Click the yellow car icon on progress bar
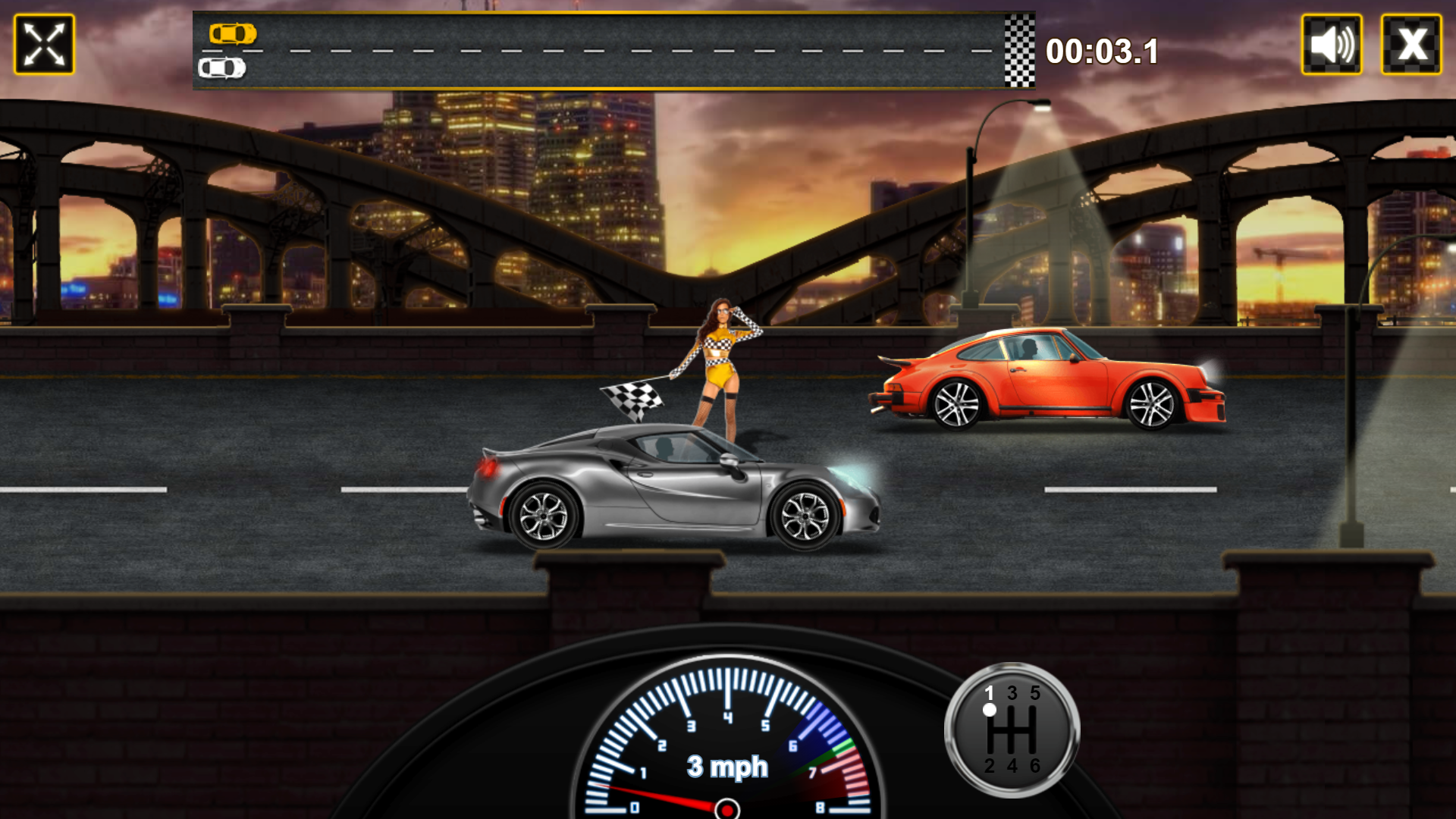Screen dimensions: 1456x819 234,33
